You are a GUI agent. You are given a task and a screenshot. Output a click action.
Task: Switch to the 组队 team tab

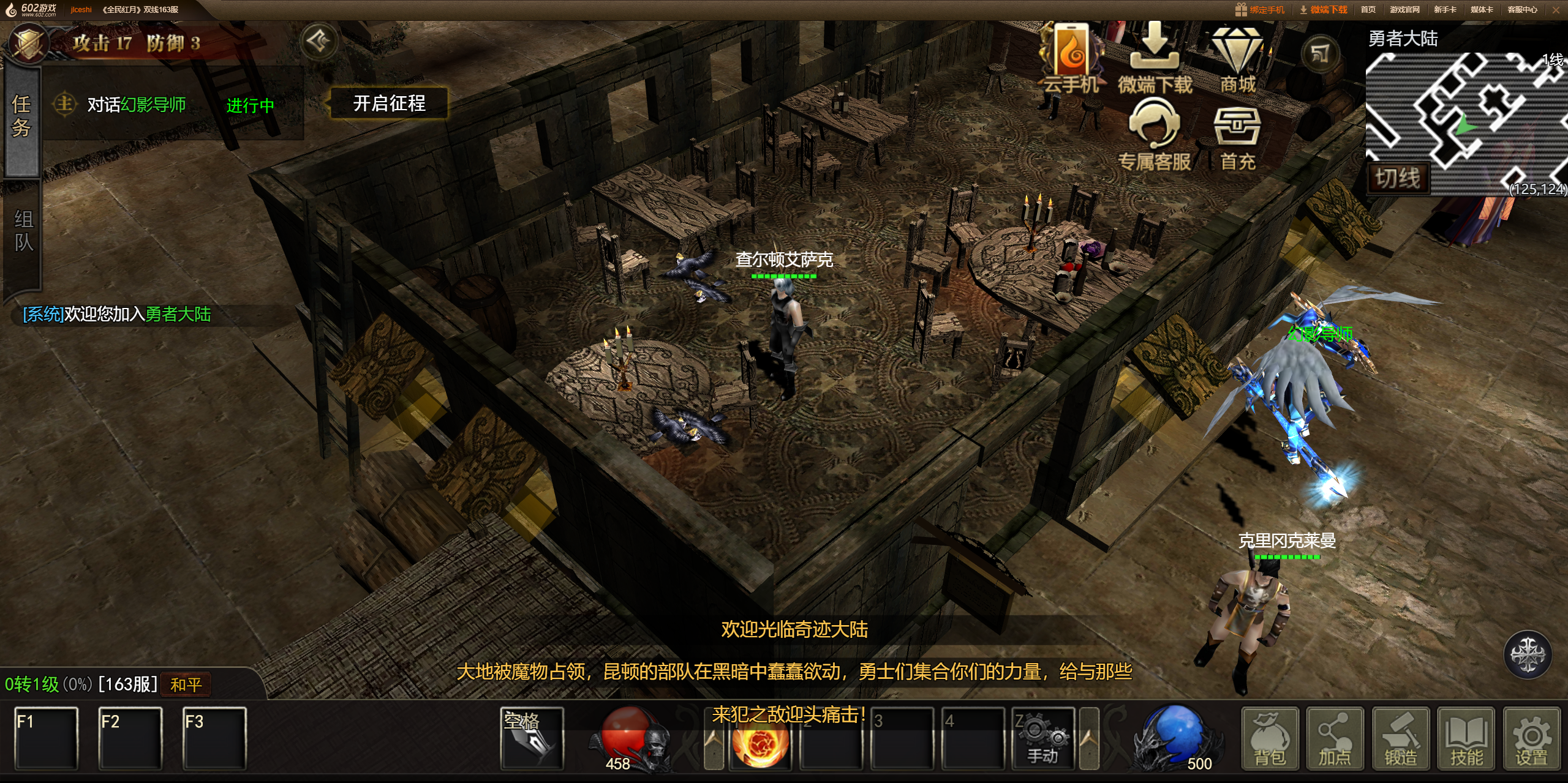pos(23,231)
